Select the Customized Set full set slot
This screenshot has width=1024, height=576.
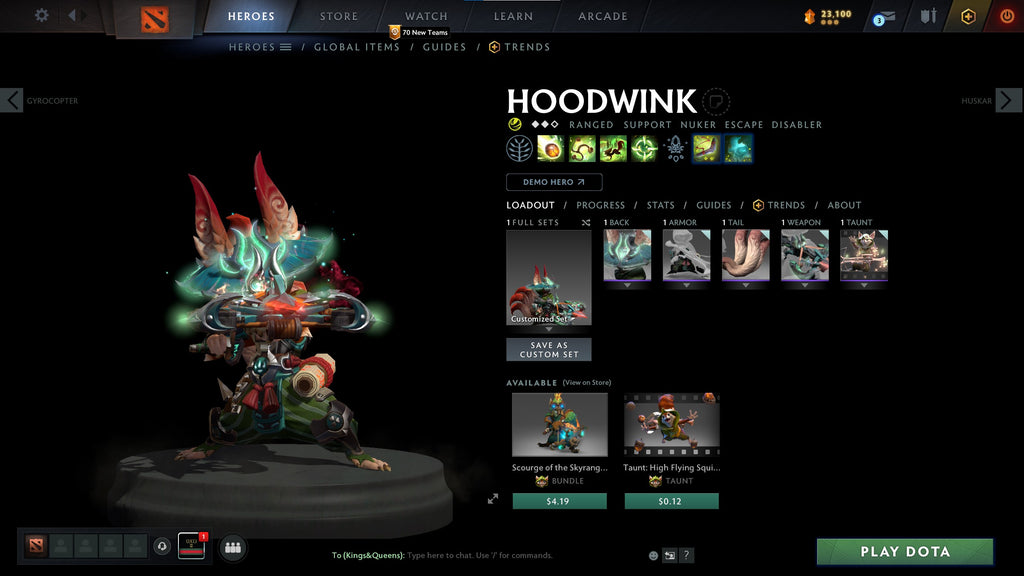(x=548, y=277)
